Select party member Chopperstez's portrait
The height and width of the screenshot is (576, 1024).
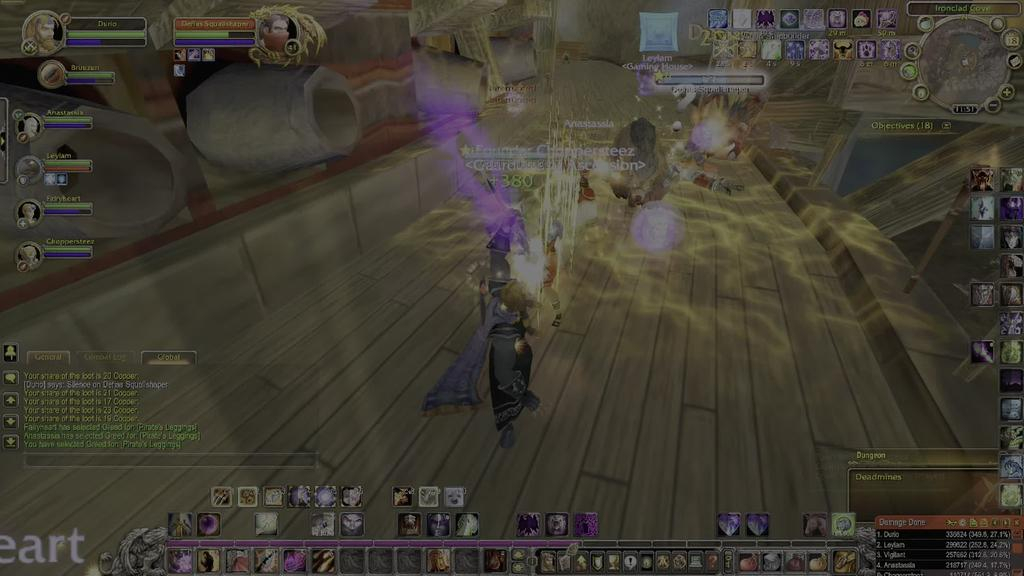click(29, 255)
